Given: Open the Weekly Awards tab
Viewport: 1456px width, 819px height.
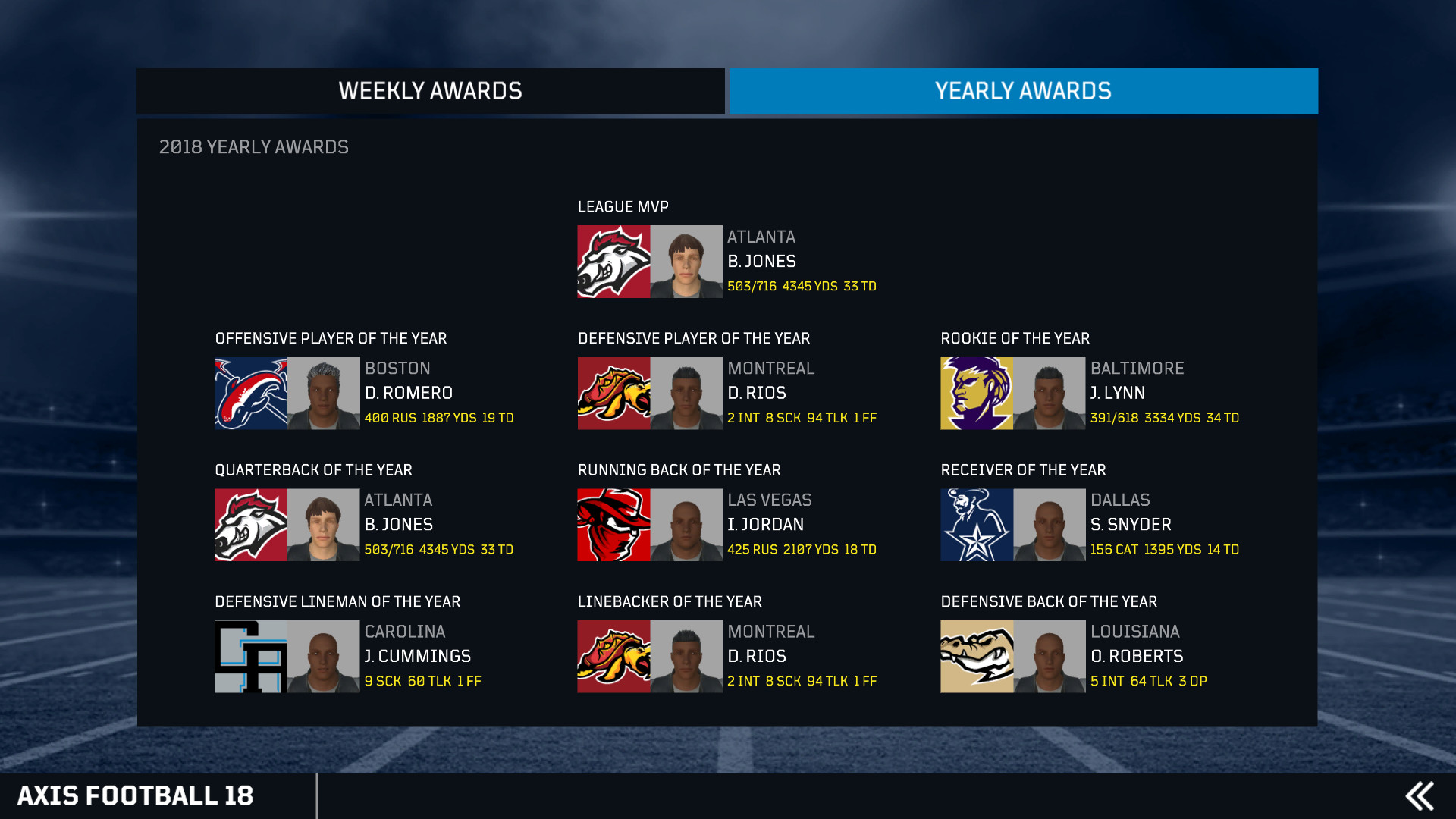Looking at the screenshot, I should [430, 90].
